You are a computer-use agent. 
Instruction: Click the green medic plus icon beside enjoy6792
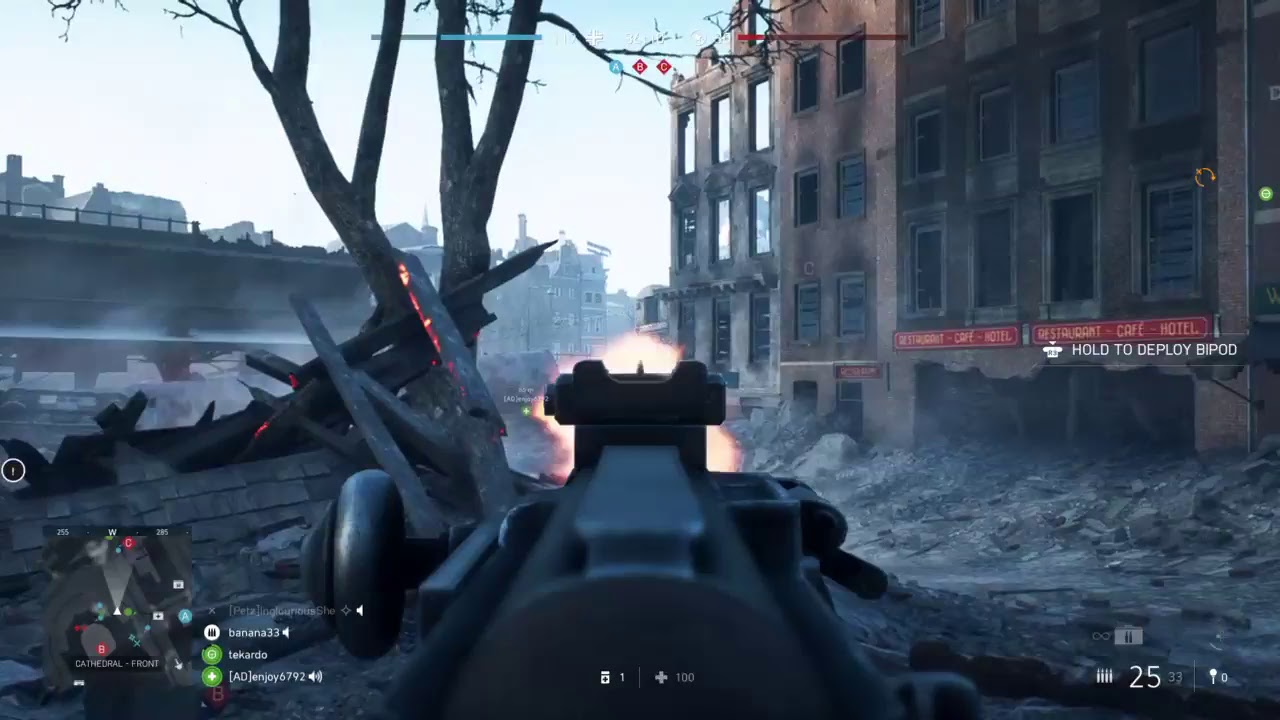tap(211, 677)
